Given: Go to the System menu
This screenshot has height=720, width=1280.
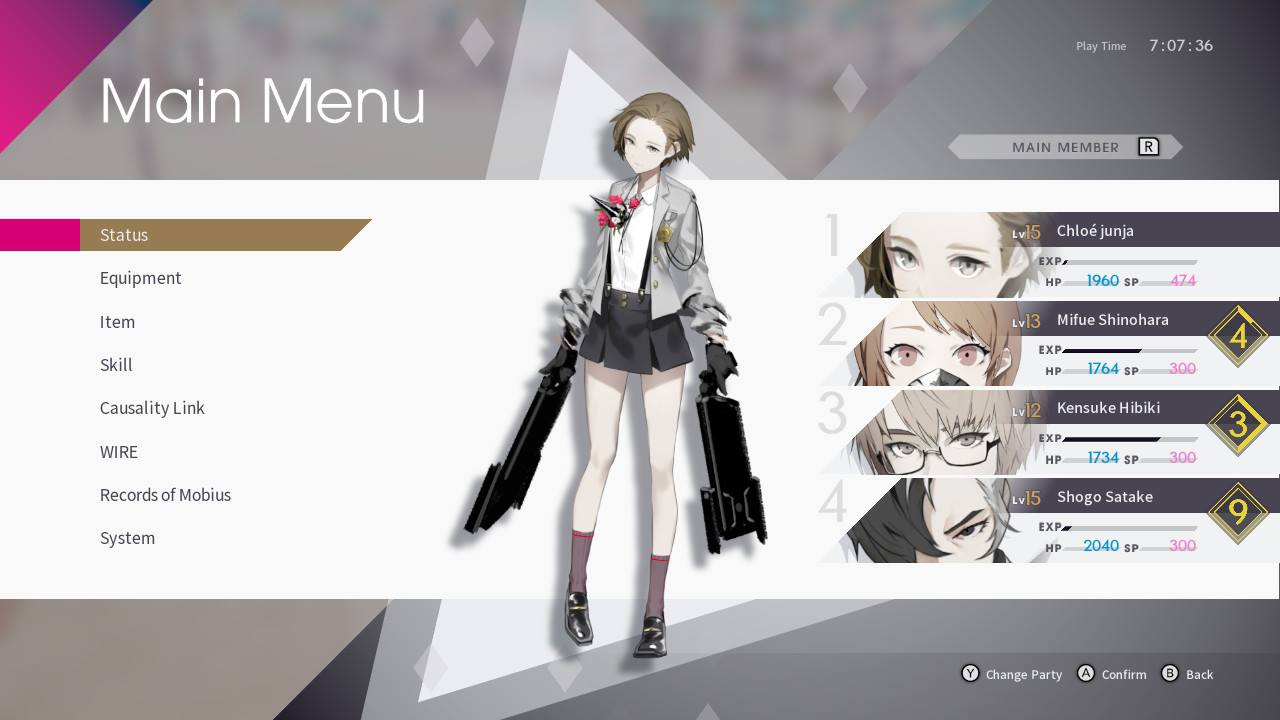Looking at the screenshot, I should point(127,538).
